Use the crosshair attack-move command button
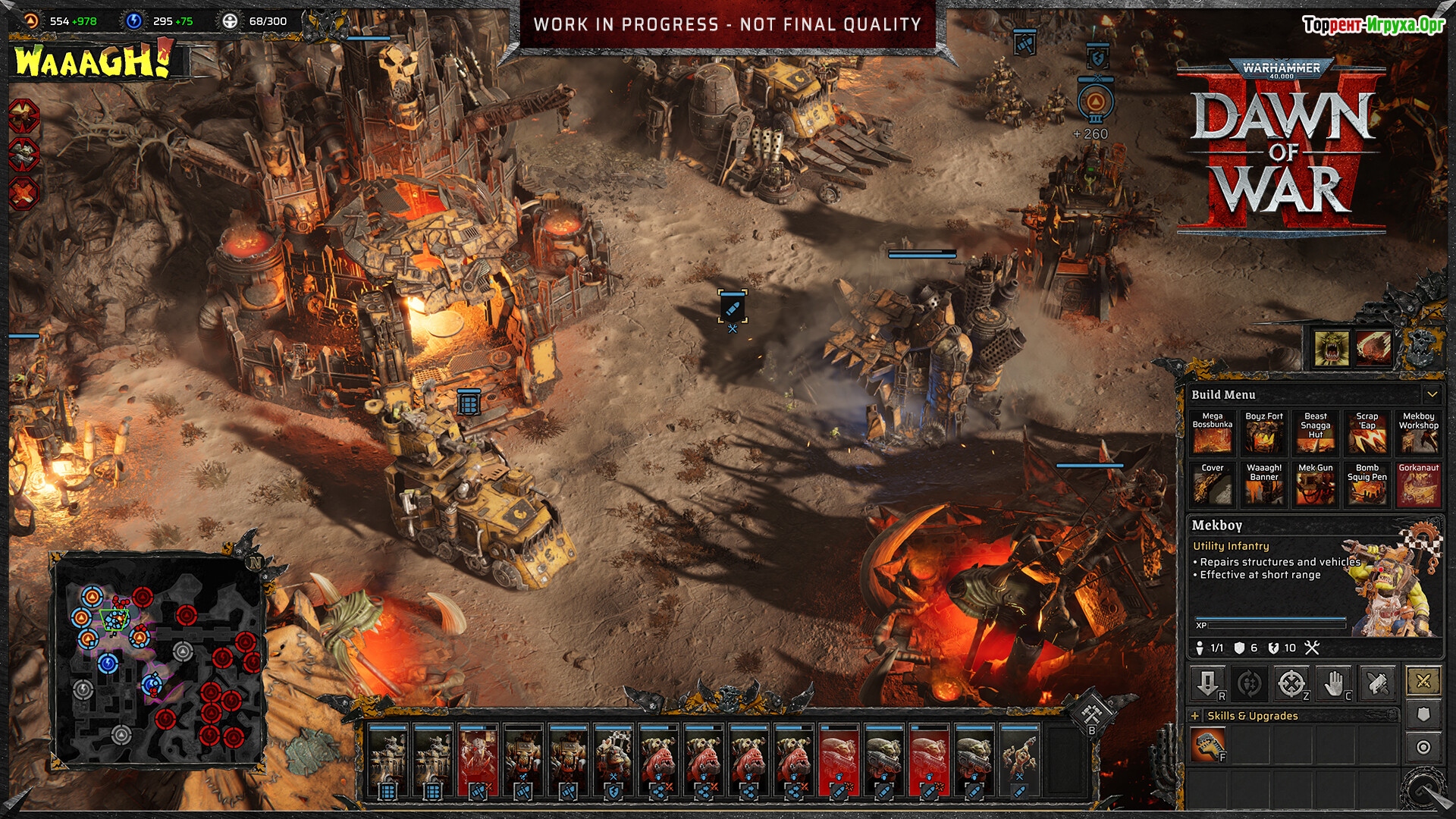This screenshot has width=1456, height=819. (x=1291, y=683)
